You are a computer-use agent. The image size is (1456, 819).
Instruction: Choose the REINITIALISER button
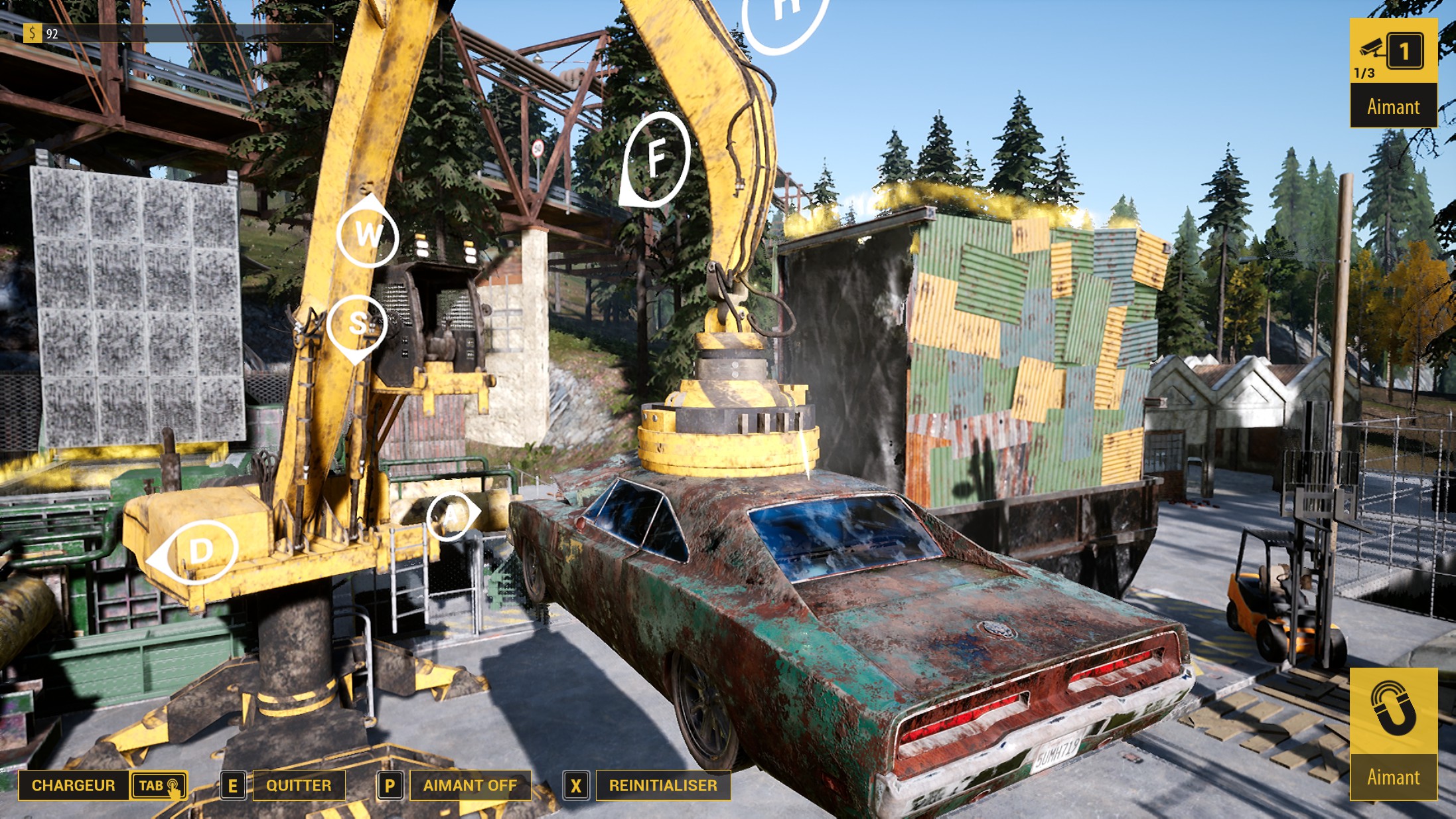663,785
